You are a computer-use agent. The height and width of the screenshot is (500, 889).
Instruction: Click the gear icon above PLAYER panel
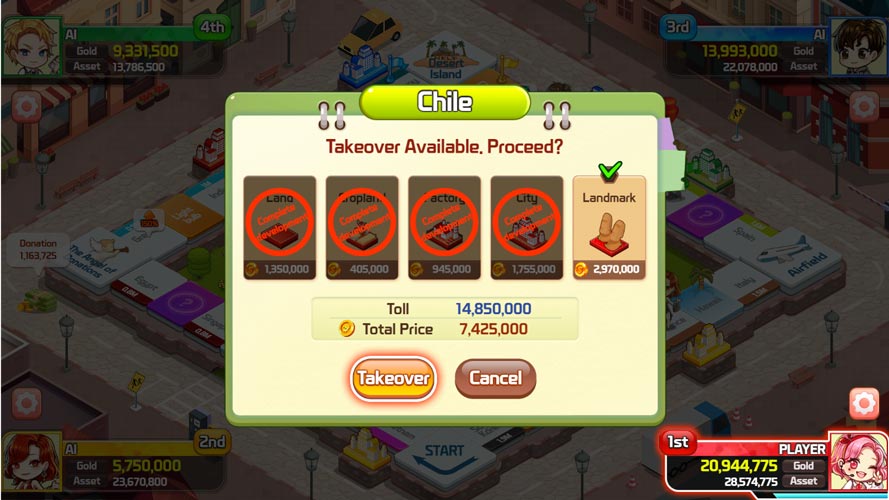tap(863, 403)
